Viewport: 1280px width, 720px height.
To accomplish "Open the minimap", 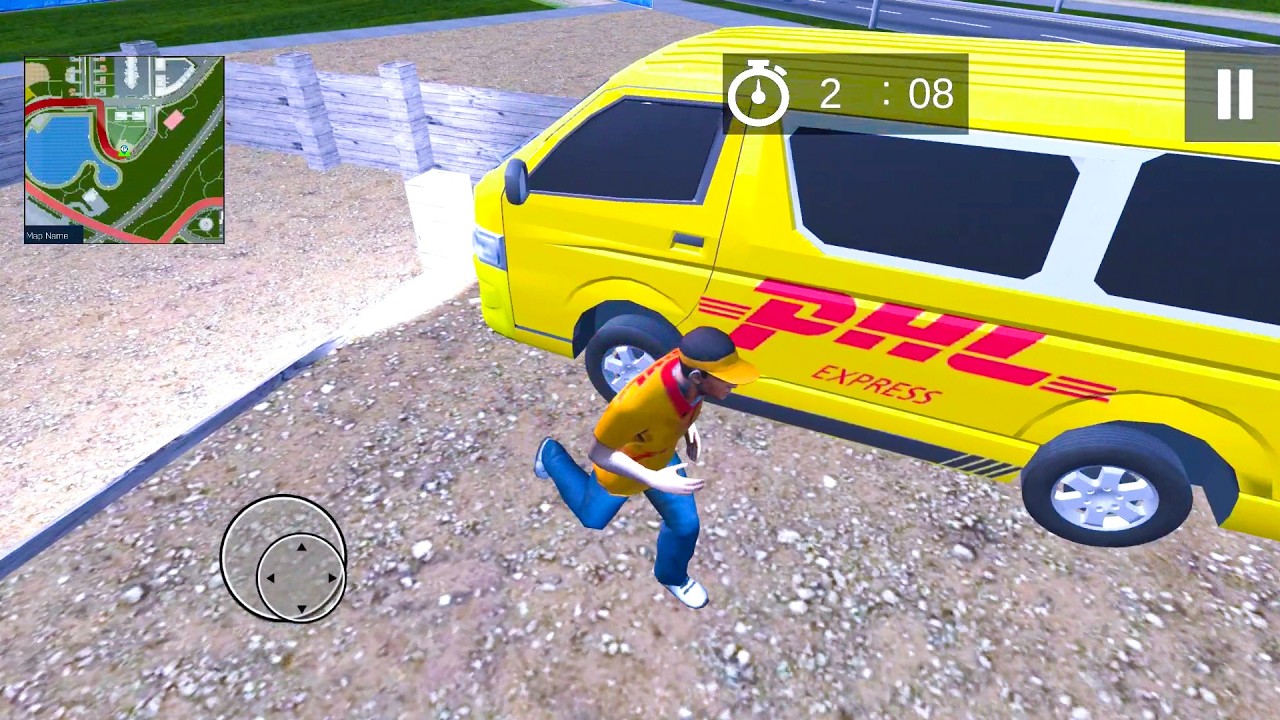I will (x=124, y=150).
